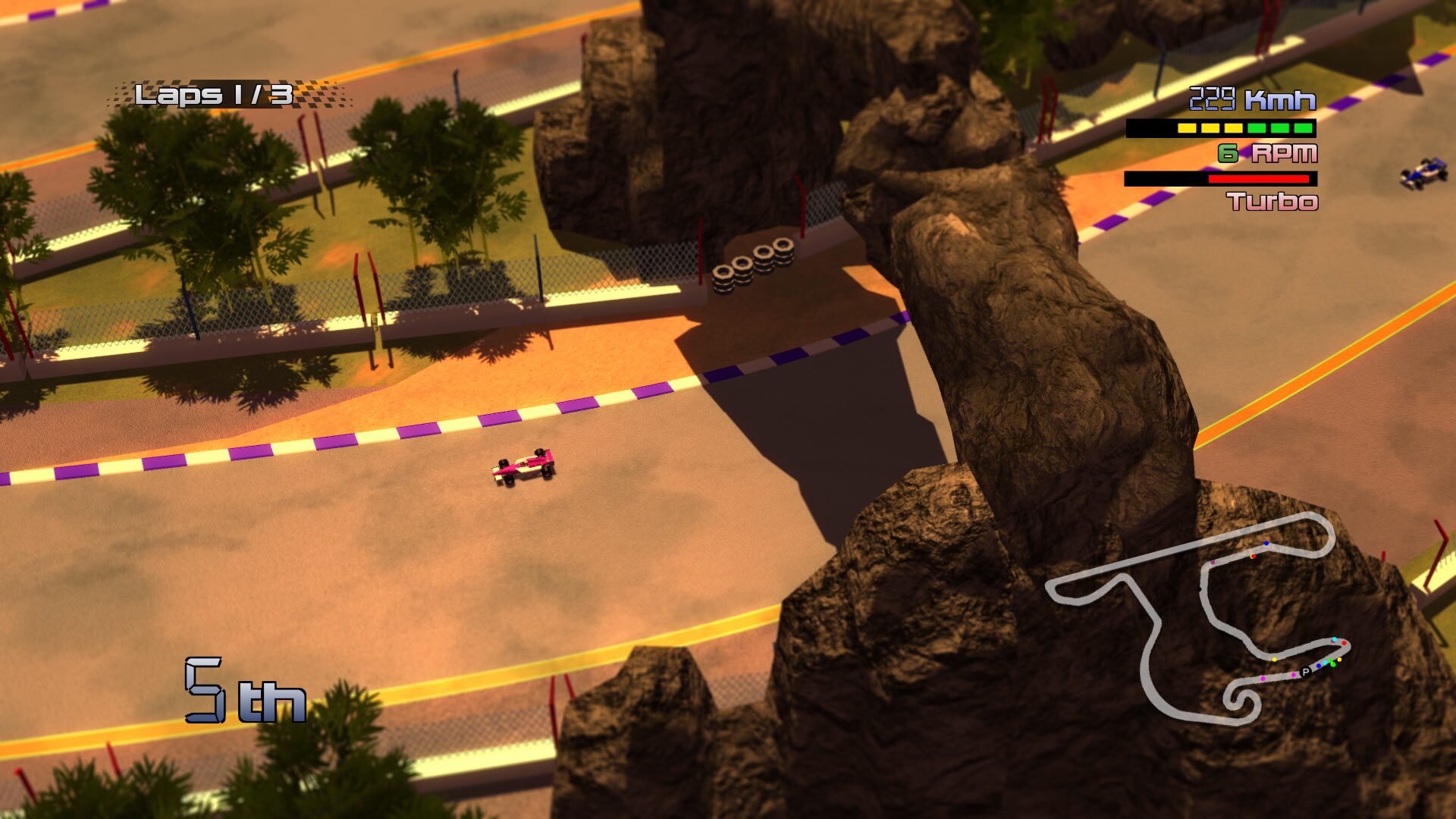The height and width of the screenshot is (819, 1456).
Task: Expand the green player marker on the minimap
Action: (1333, 665)
